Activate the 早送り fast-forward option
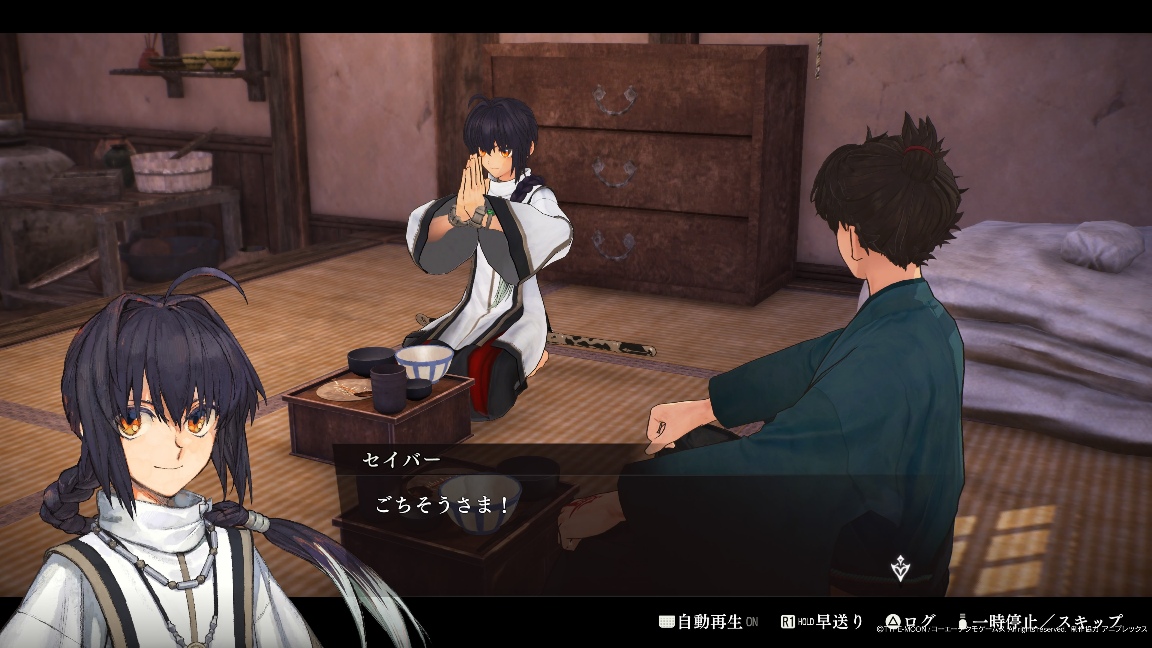 pos(822,622)
